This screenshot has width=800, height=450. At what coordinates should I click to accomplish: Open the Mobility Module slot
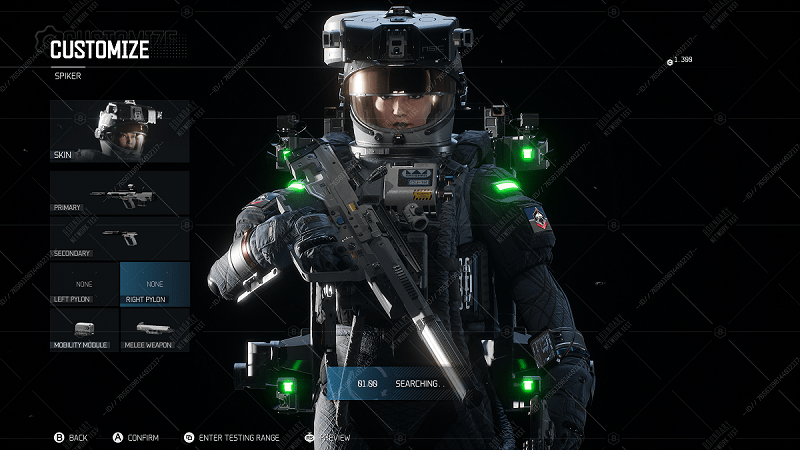(84, 330)
